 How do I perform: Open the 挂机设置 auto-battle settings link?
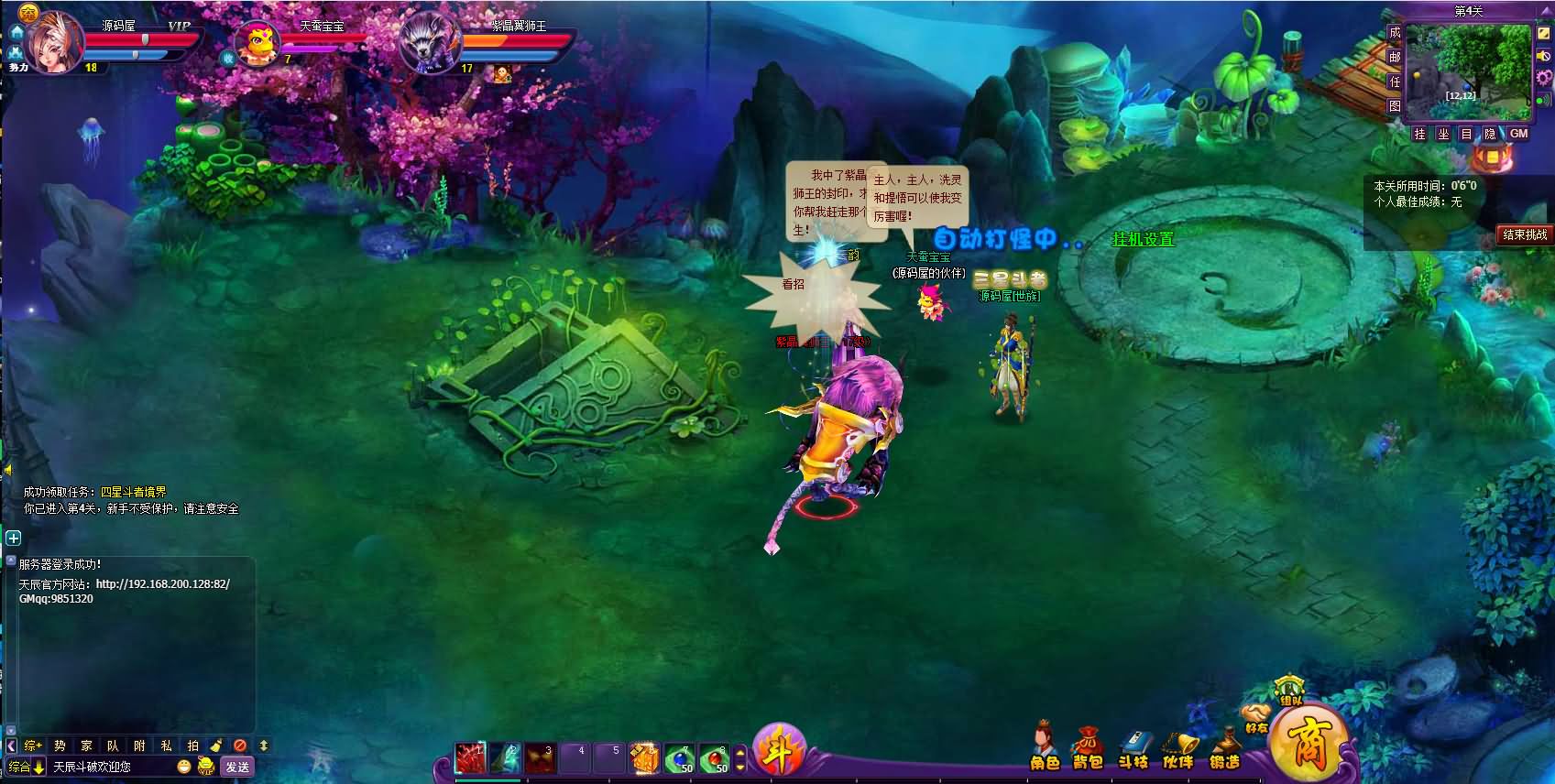pos(1143,240)
